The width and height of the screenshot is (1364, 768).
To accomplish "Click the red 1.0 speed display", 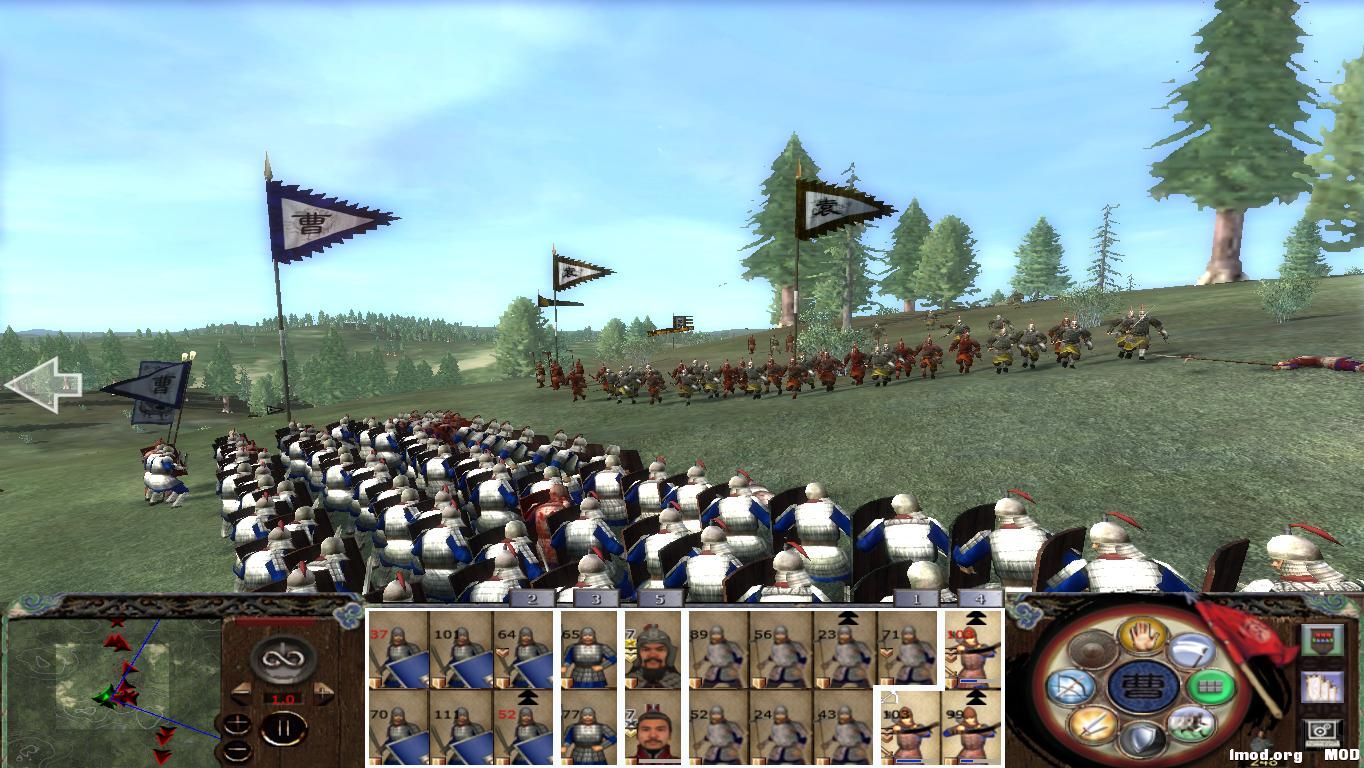I will [x=282, y=698].
